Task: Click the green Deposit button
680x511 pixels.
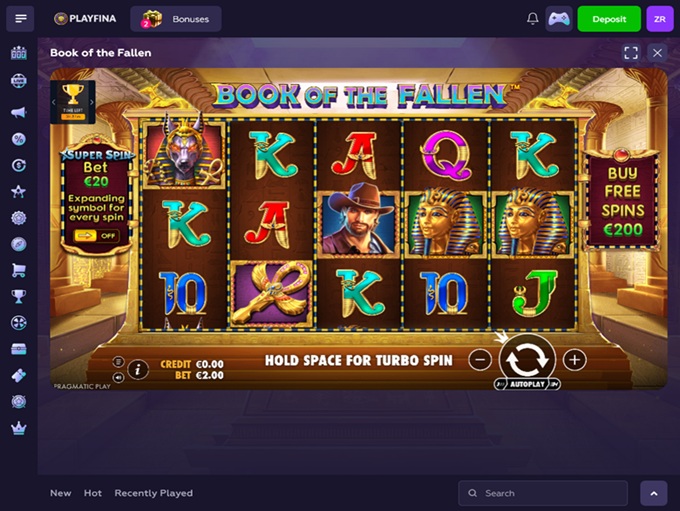Action: [609, 19]
